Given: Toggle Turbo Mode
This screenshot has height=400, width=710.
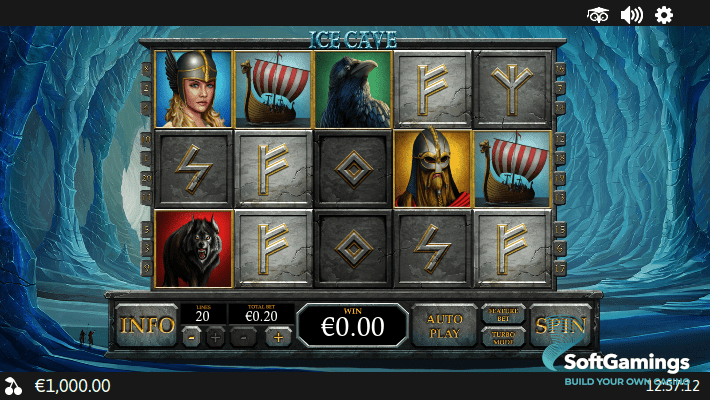Looking at the screenshot, I should coord(504,336).
